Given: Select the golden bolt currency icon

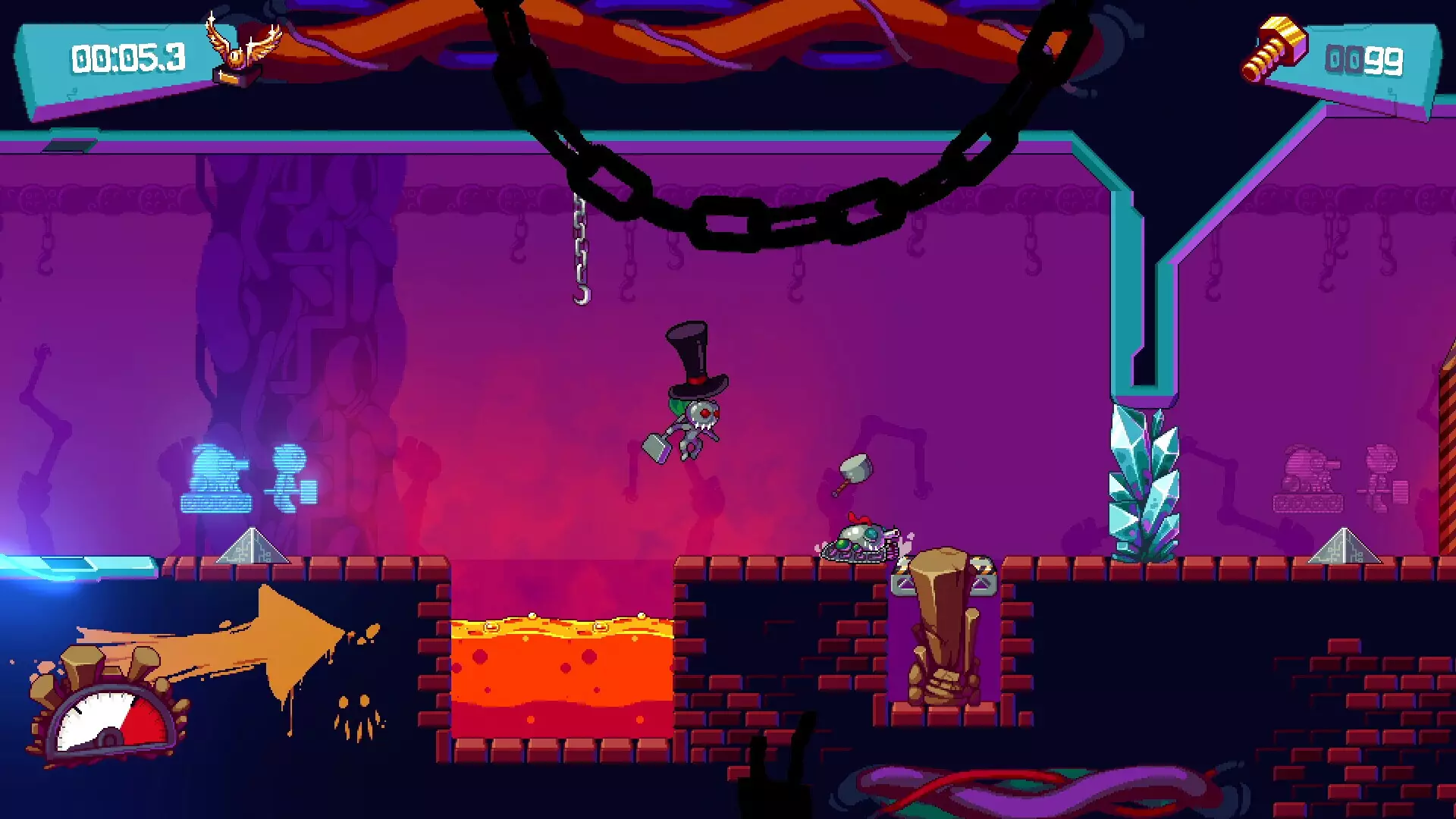Looking at the screenshot, I should click(x=1274, y=50).
